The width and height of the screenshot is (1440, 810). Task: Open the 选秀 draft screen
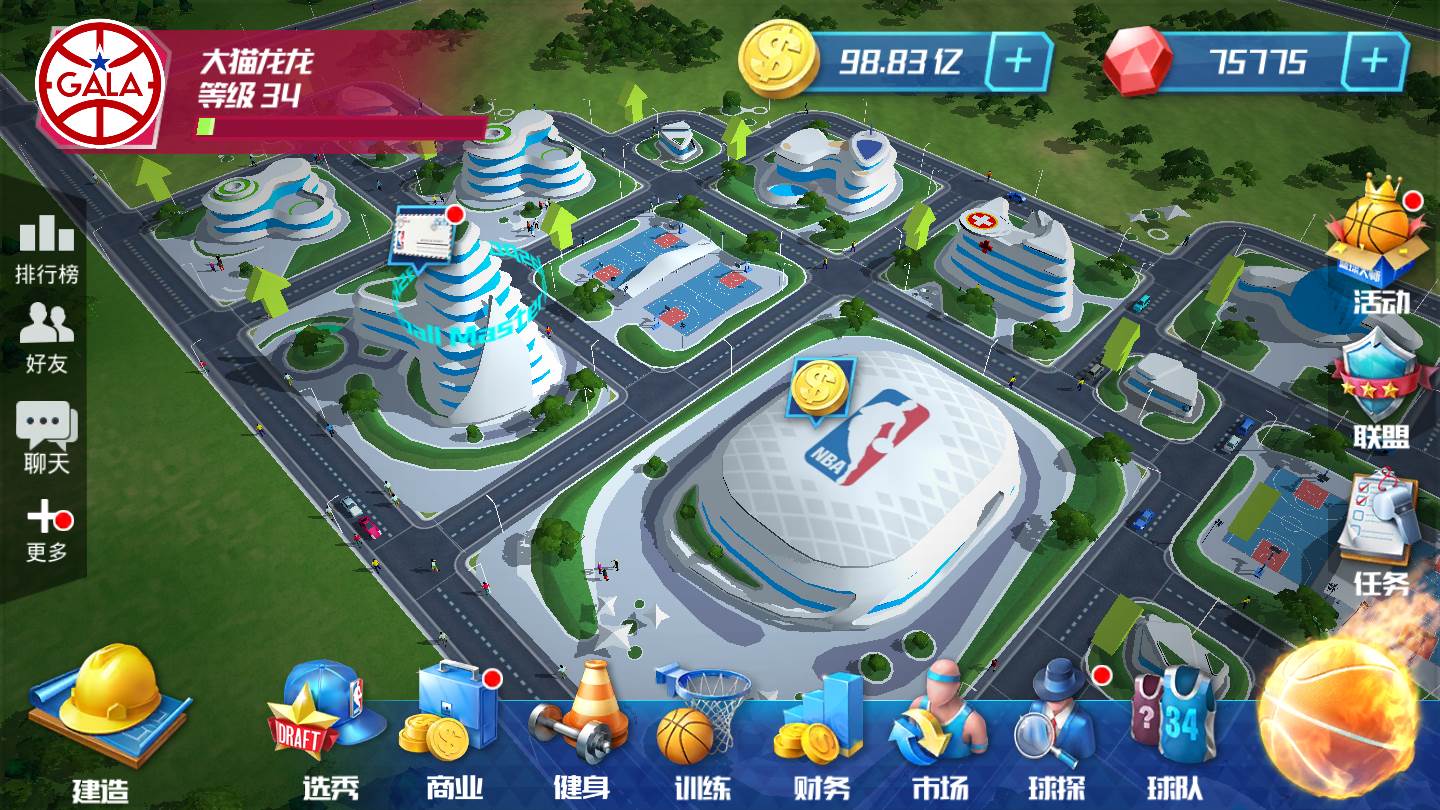329,730
